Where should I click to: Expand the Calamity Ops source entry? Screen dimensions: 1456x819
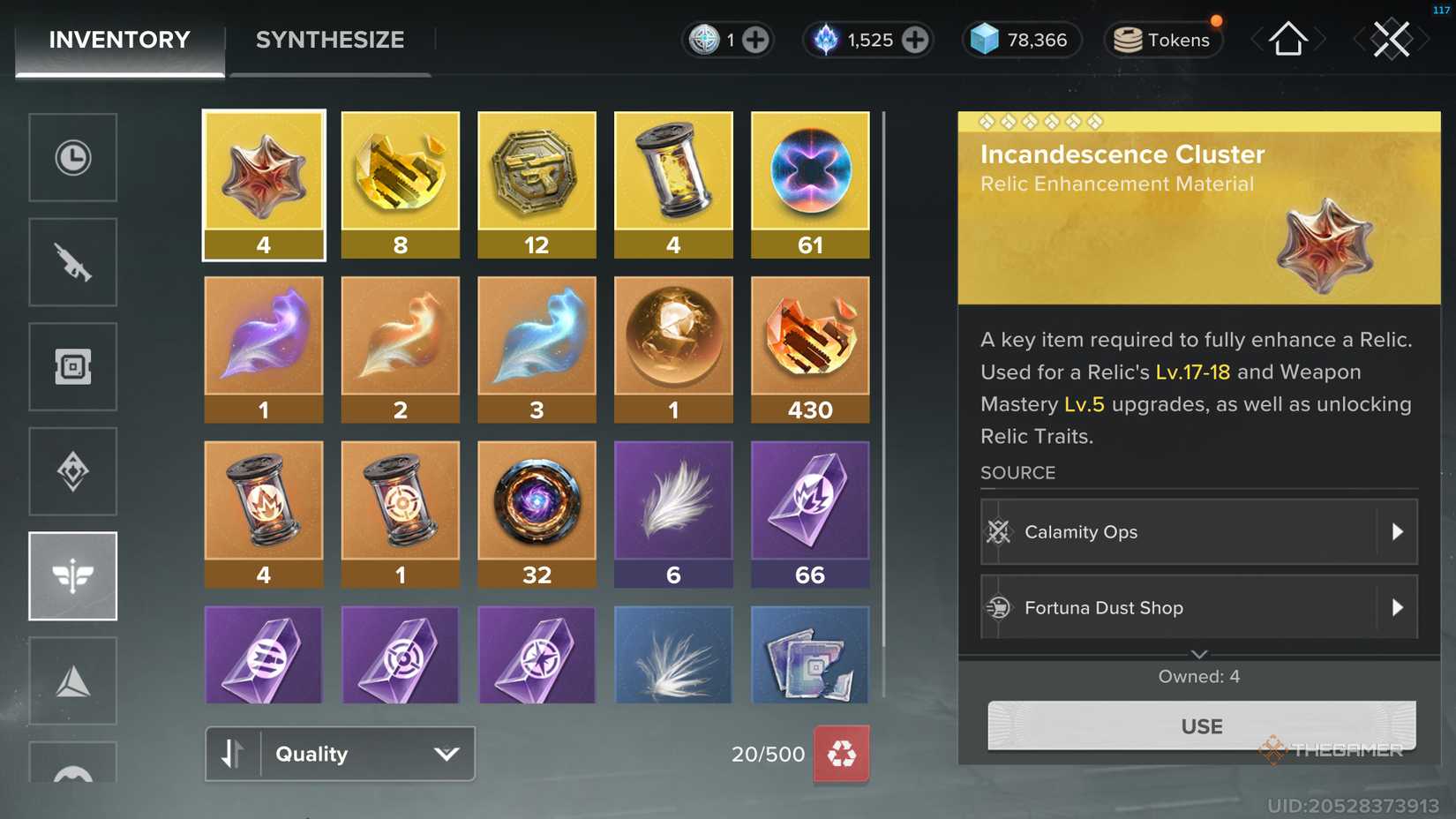(x=1397, y=531)
